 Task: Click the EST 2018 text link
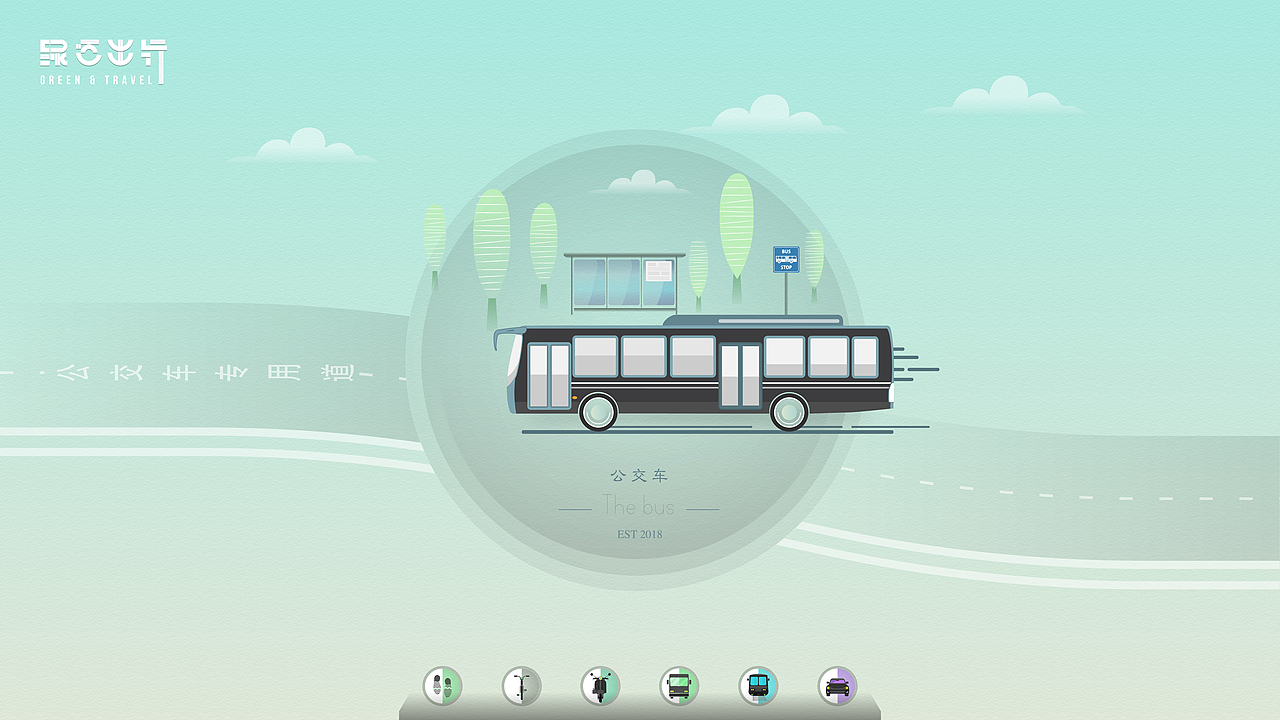click(638, 534)
